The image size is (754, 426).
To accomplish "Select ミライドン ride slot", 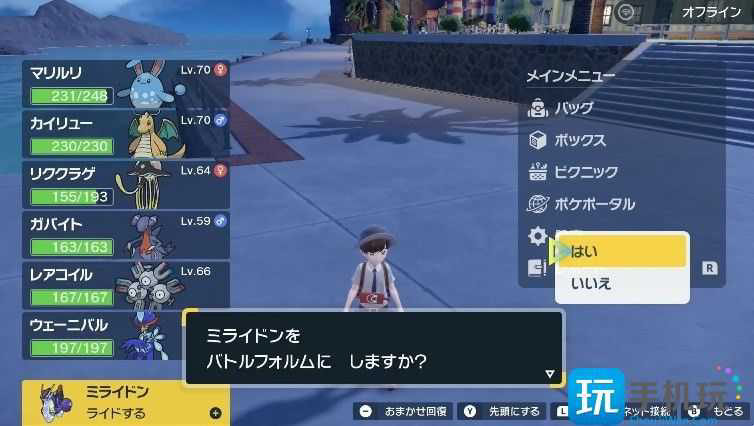I will tap(125, 402).
